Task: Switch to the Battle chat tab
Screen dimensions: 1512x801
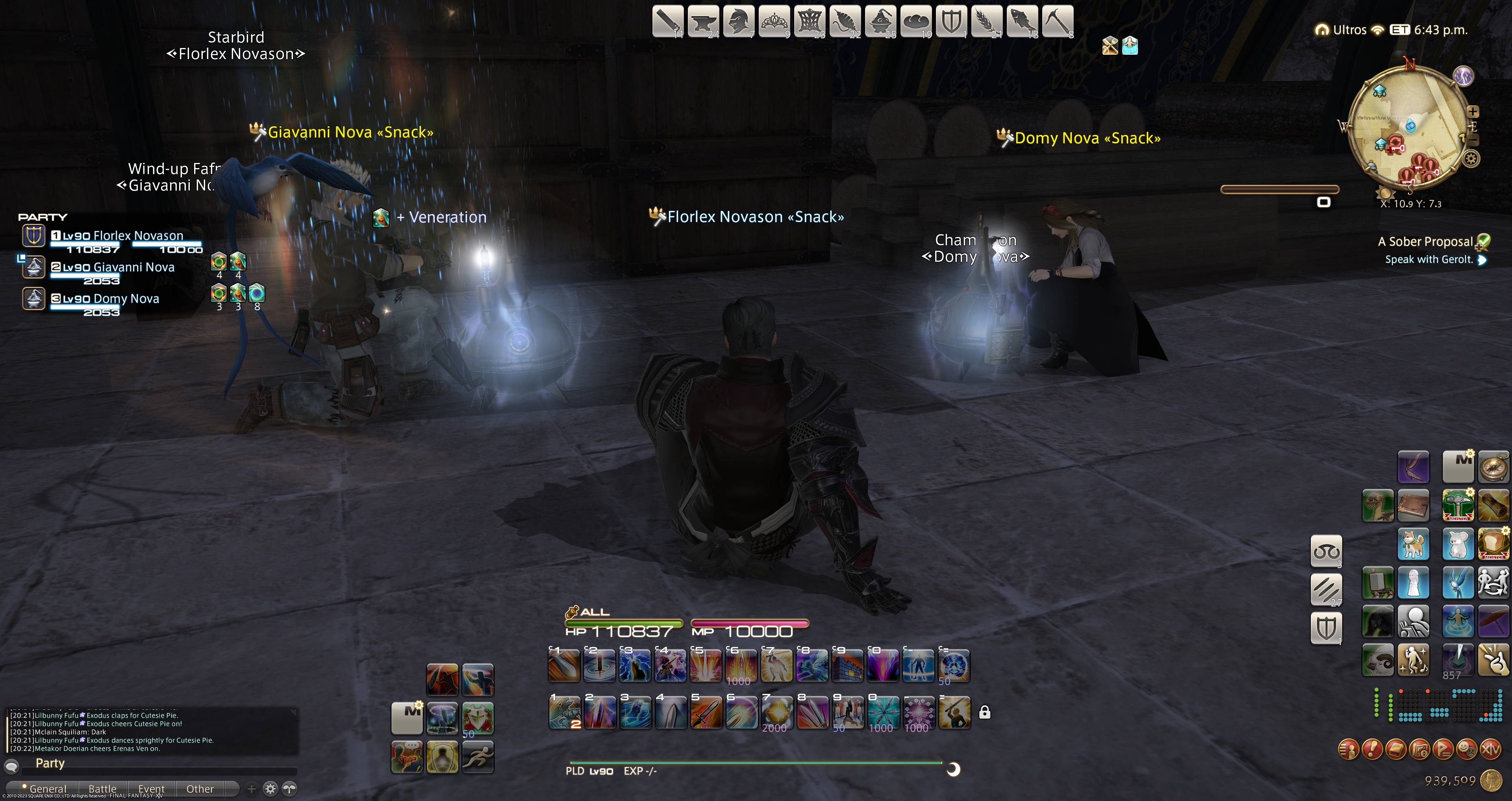Action: 102,789
